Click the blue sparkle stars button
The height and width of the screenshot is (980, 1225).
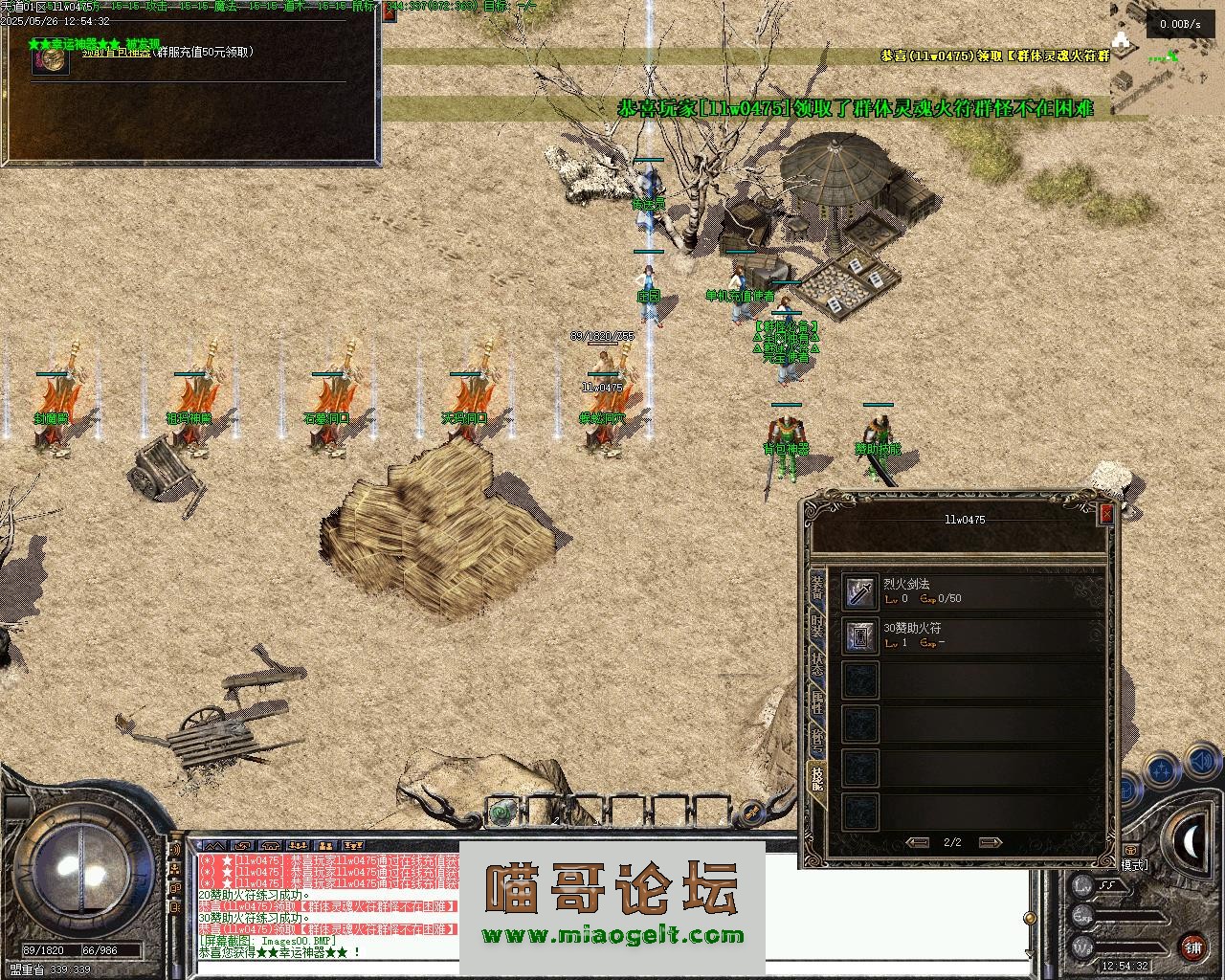click(1161, 768)
